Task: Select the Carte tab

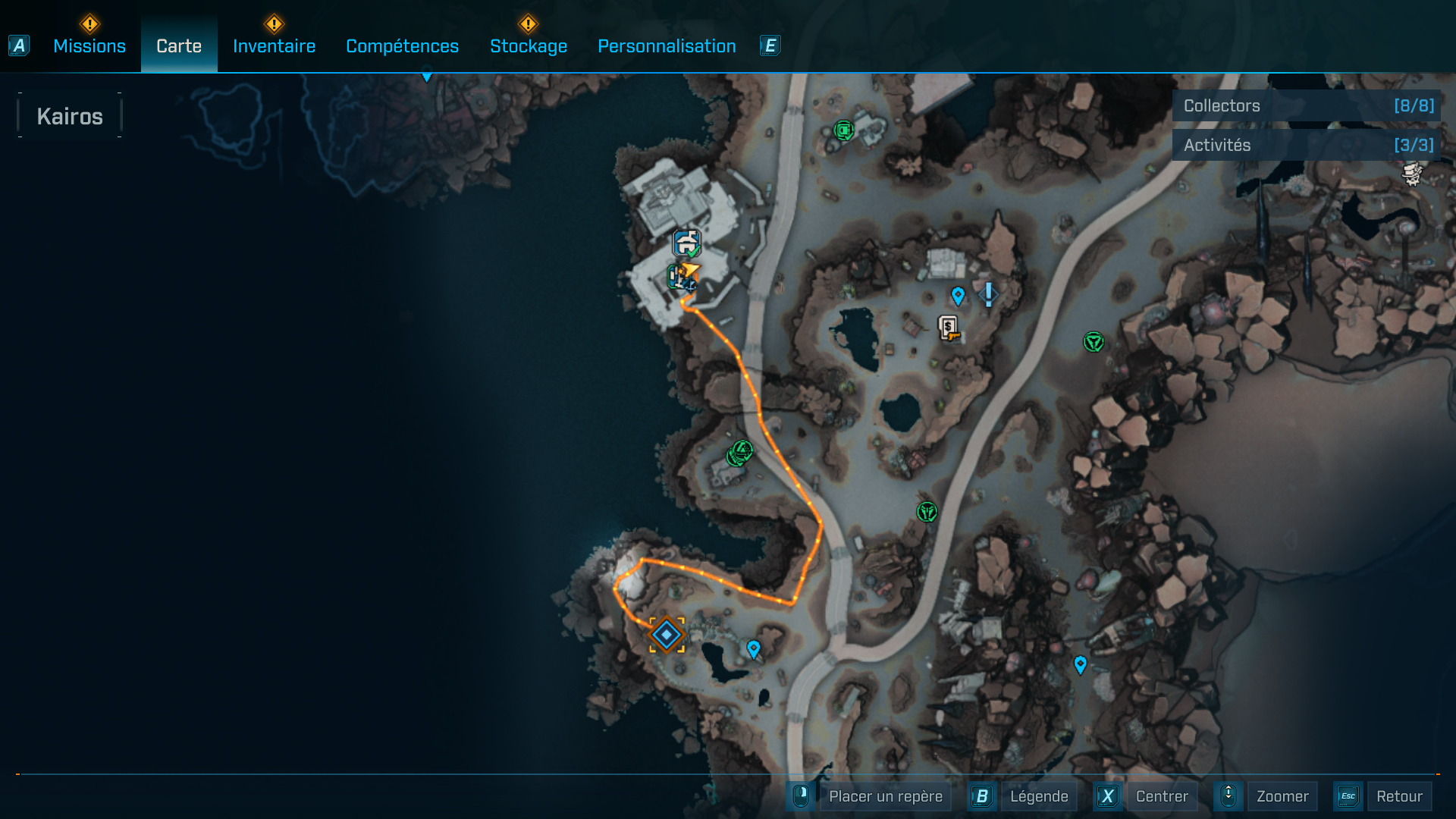Action: 179,46
